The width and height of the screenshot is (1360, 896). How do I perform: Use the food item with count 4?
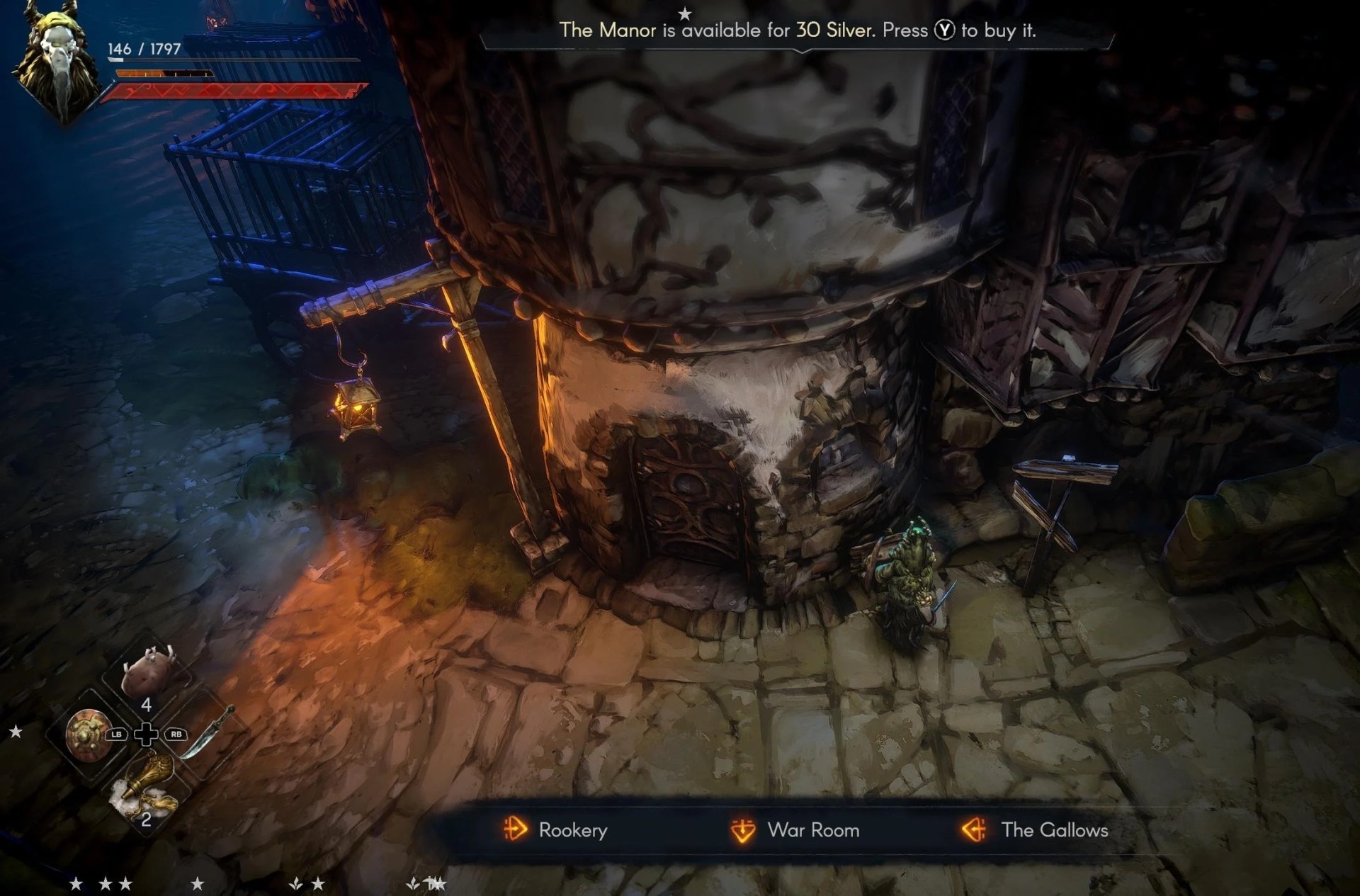147,673
